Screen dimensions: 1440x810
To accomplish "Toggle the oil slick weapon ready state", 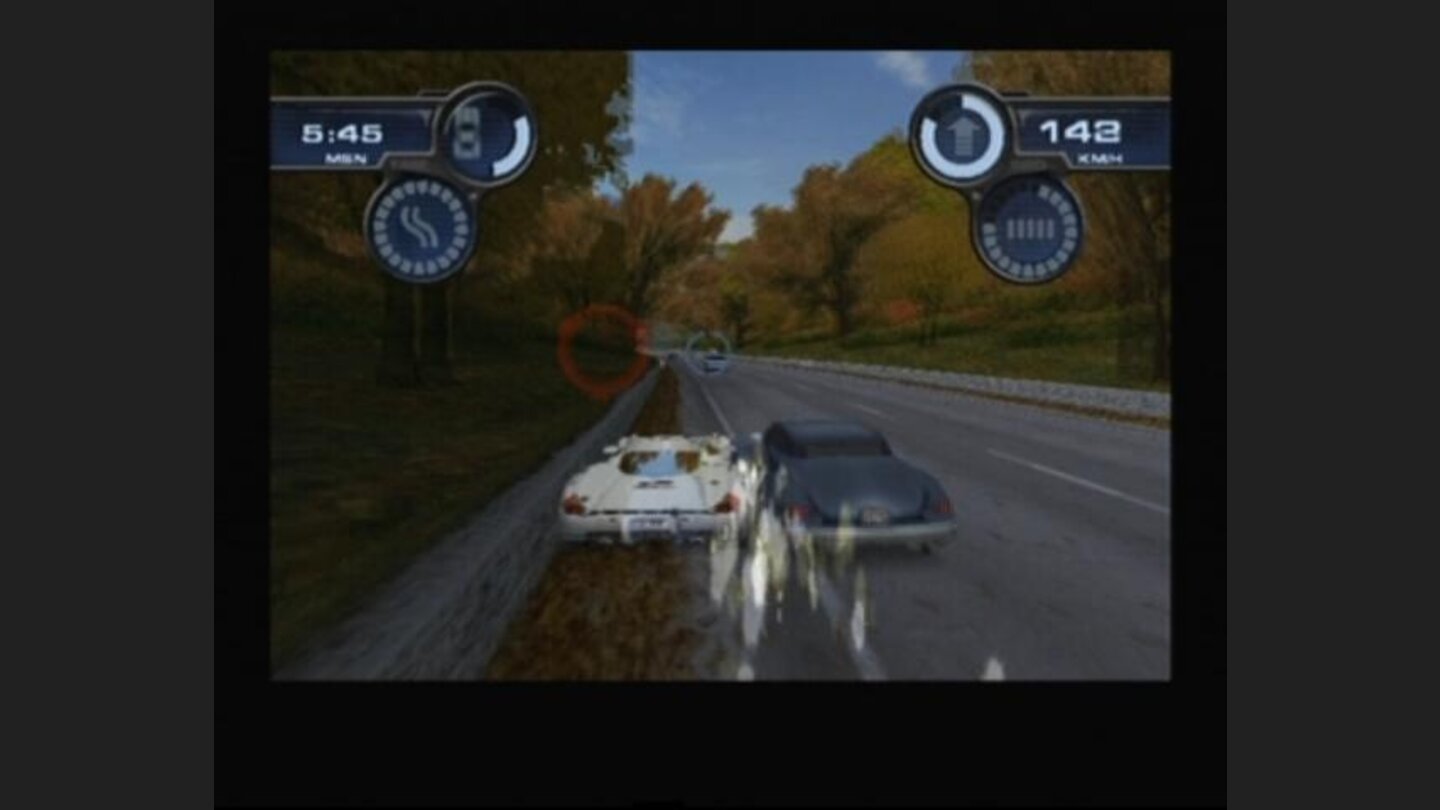I will click(421, 228).
